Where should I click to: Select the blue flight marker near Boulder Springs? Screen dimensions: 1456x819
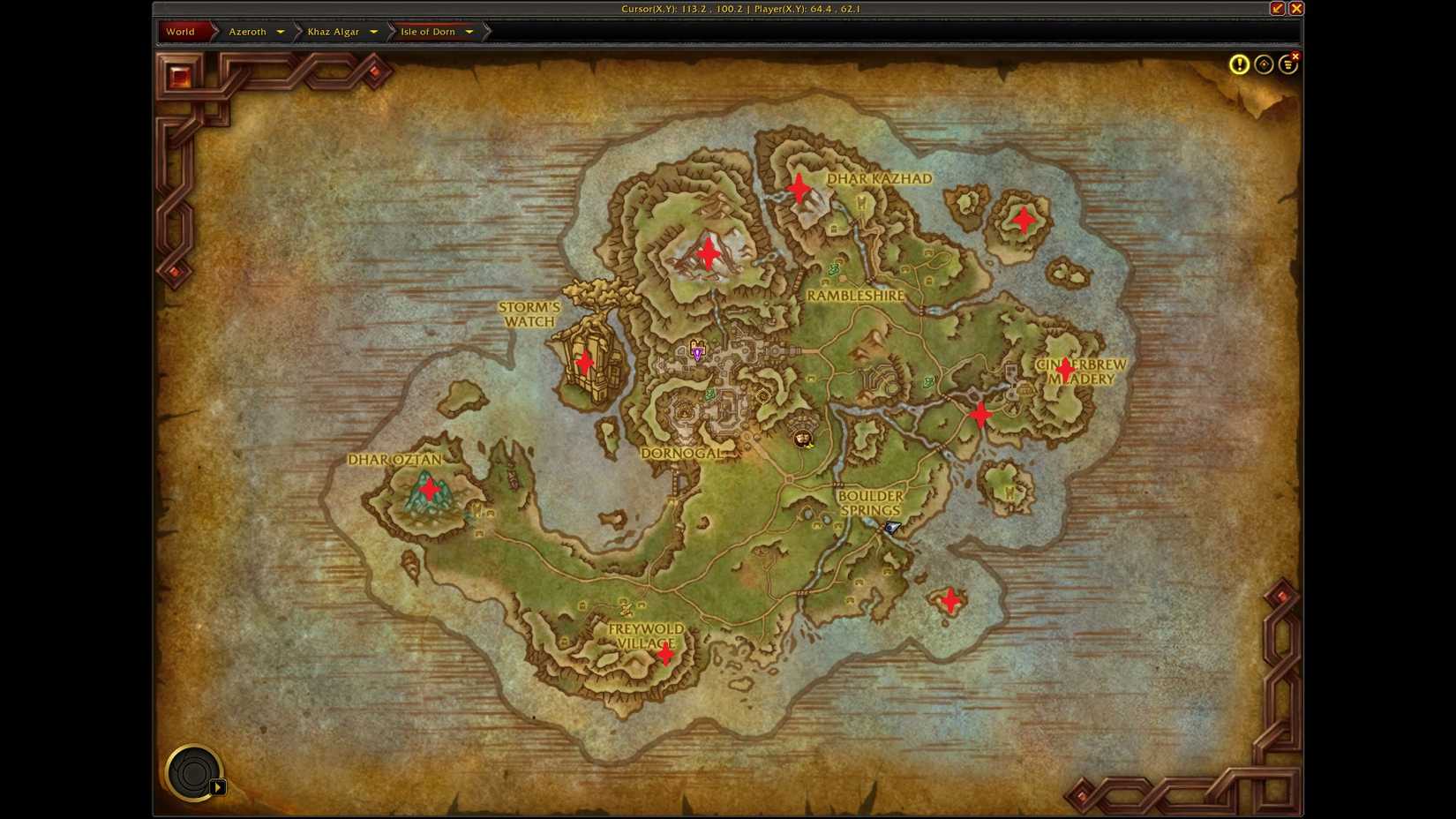[x=889, y=528]
